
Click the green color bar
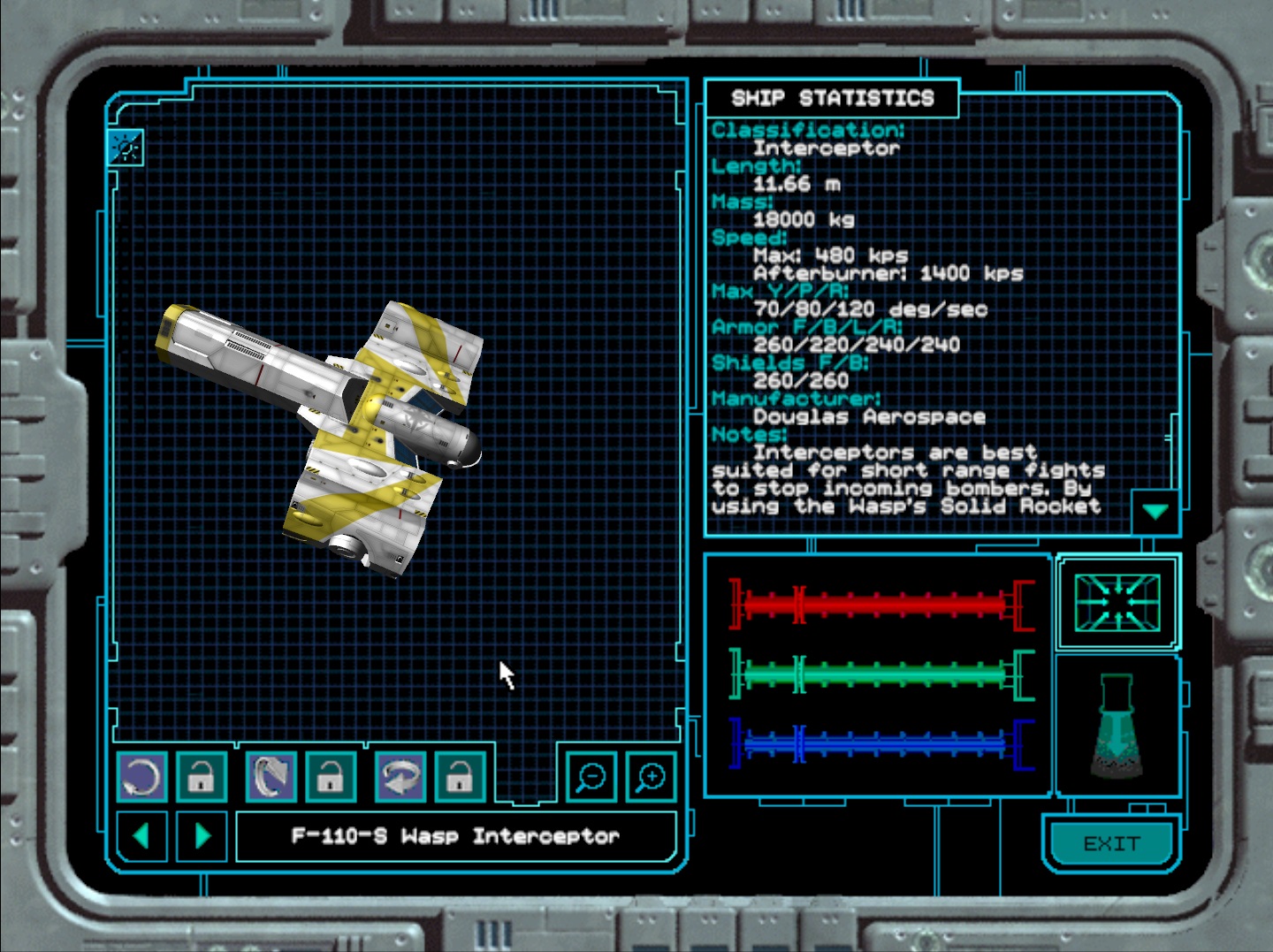[881, 675]
